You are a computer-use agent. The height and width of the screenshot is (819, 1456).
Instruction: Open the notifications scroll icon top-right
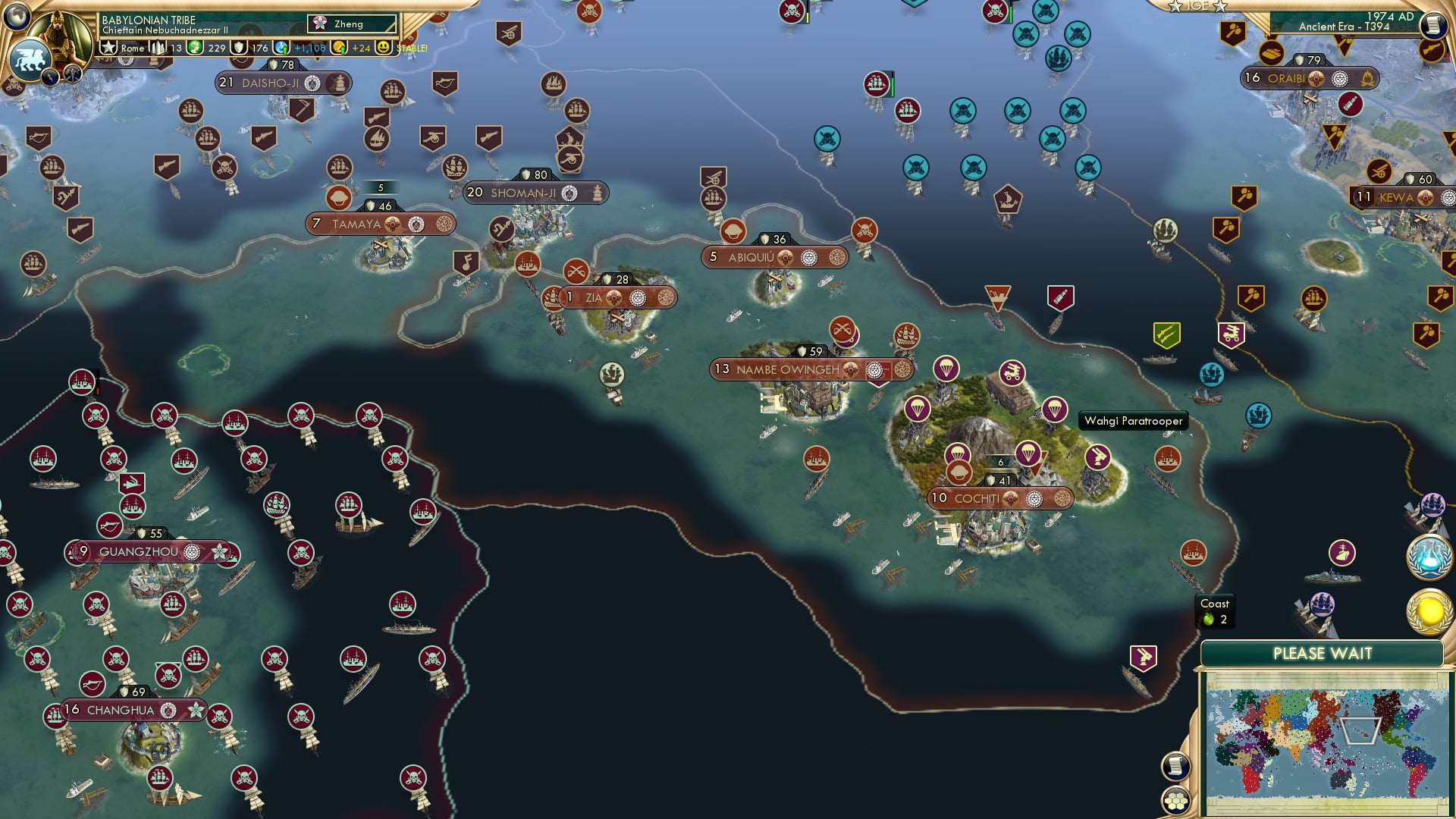click(x=1432, y=24)
